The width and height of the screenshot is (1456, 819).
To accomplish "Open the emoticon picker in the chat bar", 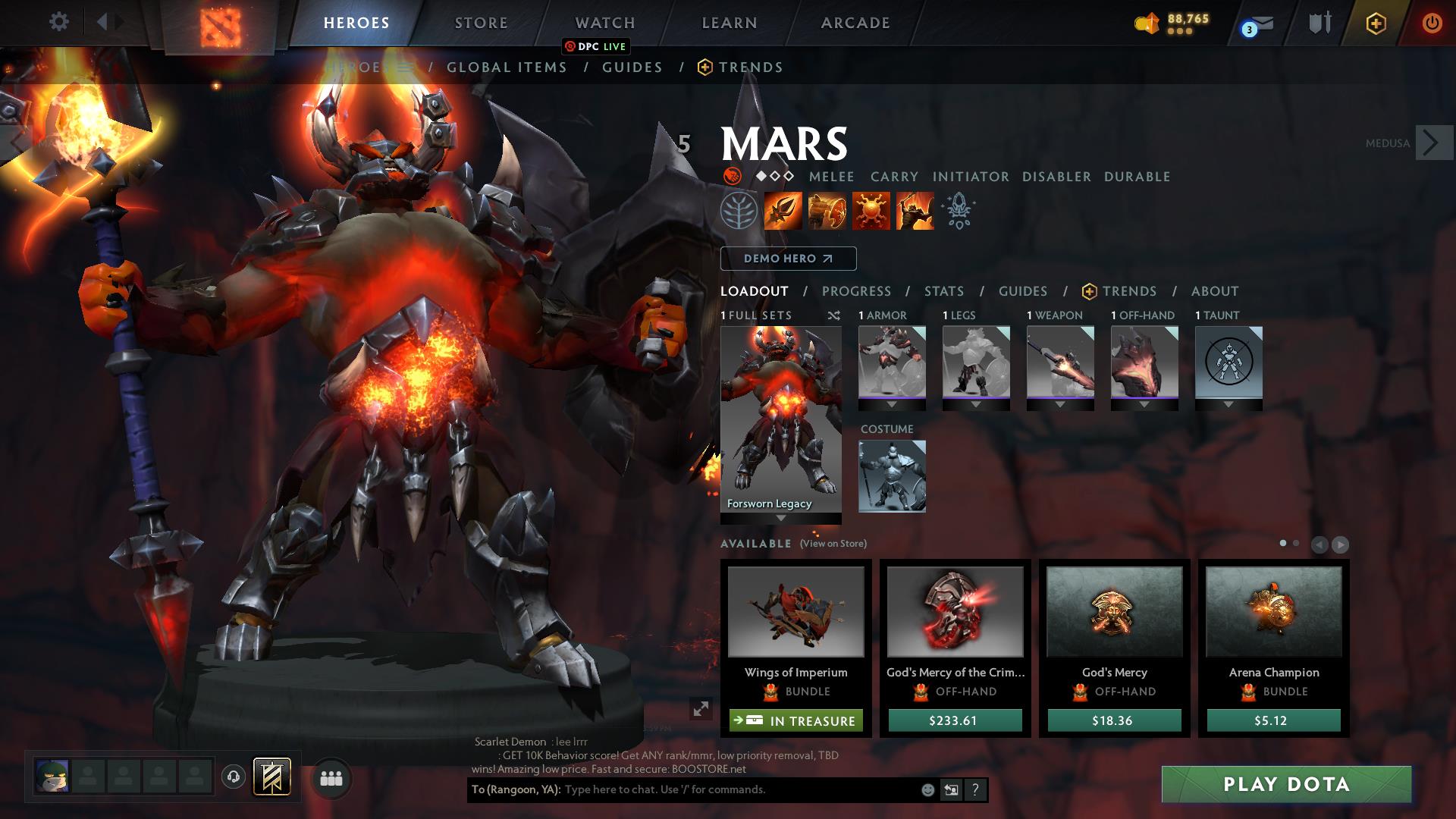I will [x=927, y=789].
